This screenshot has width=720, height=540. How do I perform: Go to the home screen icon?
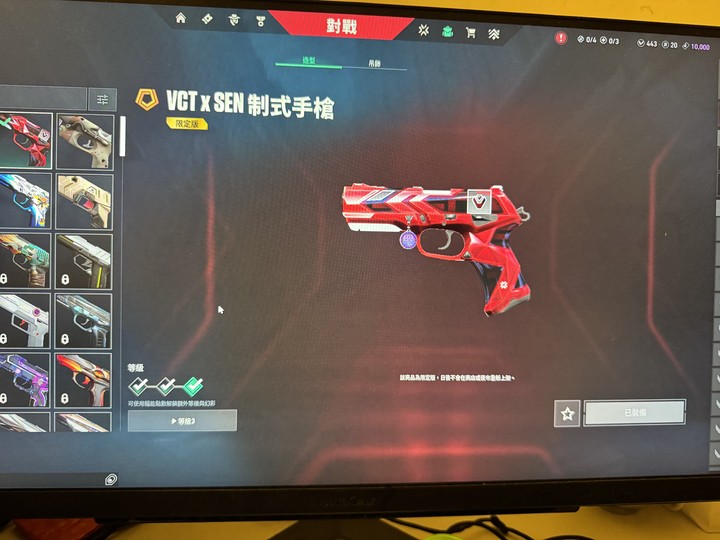point(181,18)
